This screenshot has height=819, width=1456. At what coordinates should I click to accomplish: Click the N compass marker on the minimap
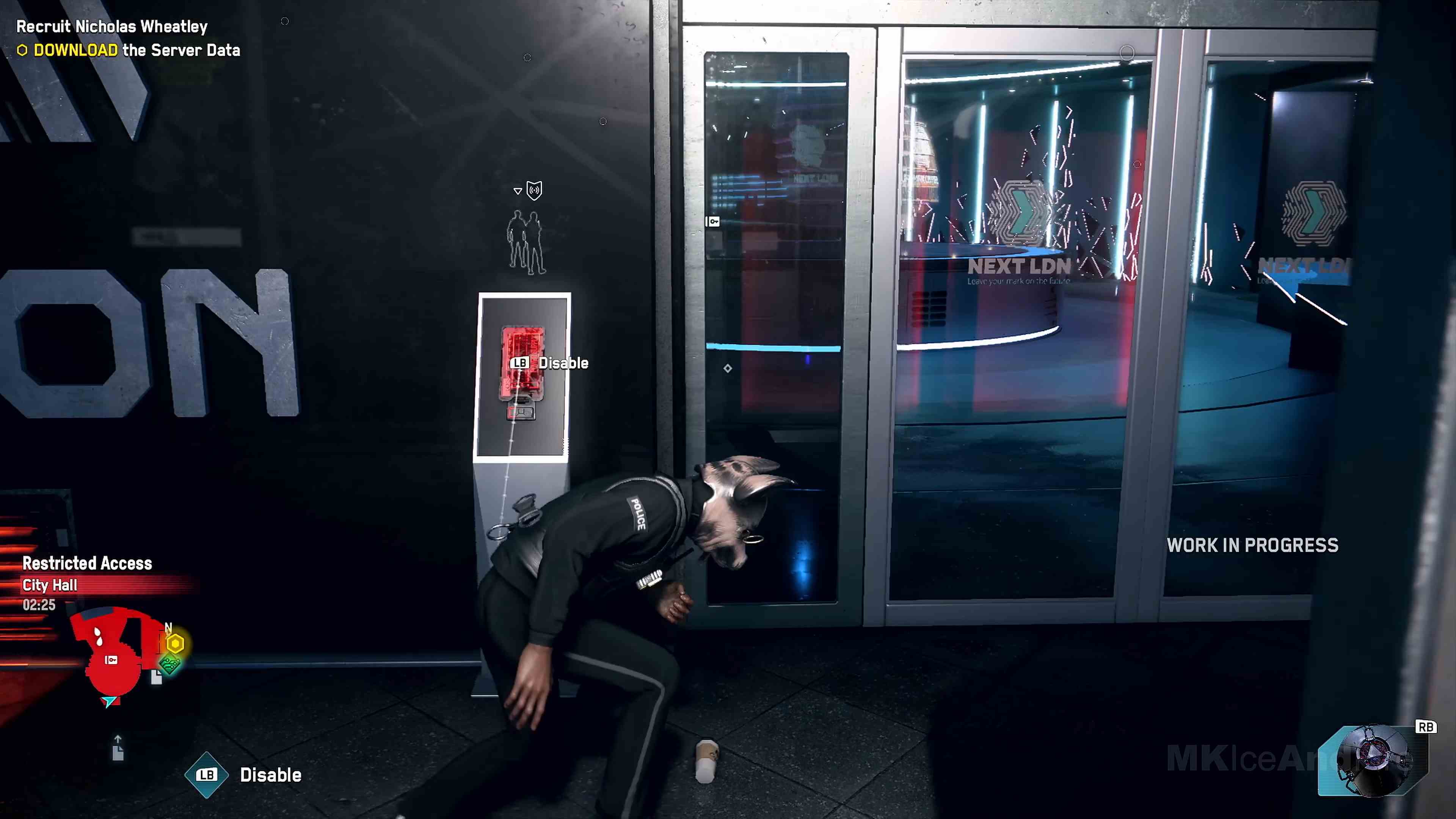[168, 627]
